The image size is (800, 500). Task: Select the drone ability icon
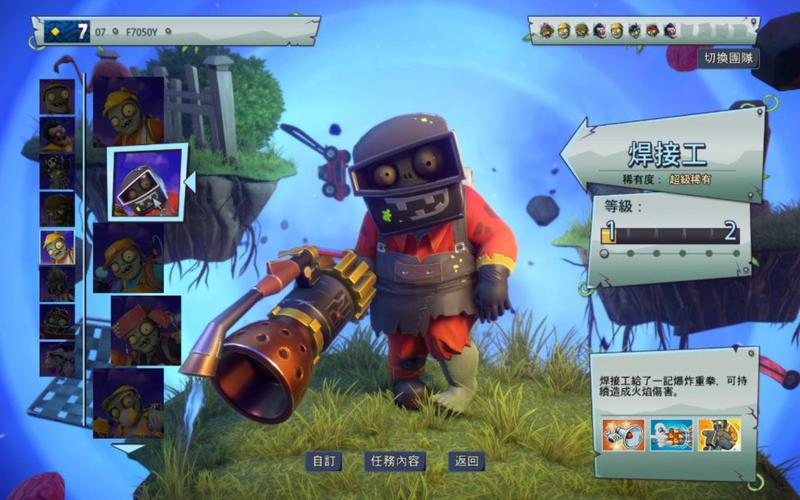pyautogui.click(x=671, y=435)
